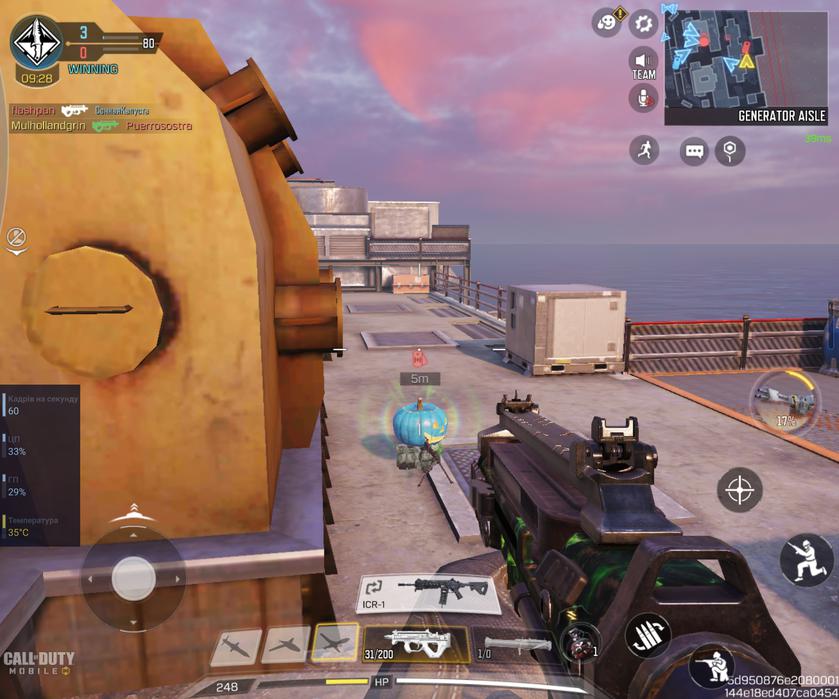Toggle the microphone button

click(x=643, y=98)
